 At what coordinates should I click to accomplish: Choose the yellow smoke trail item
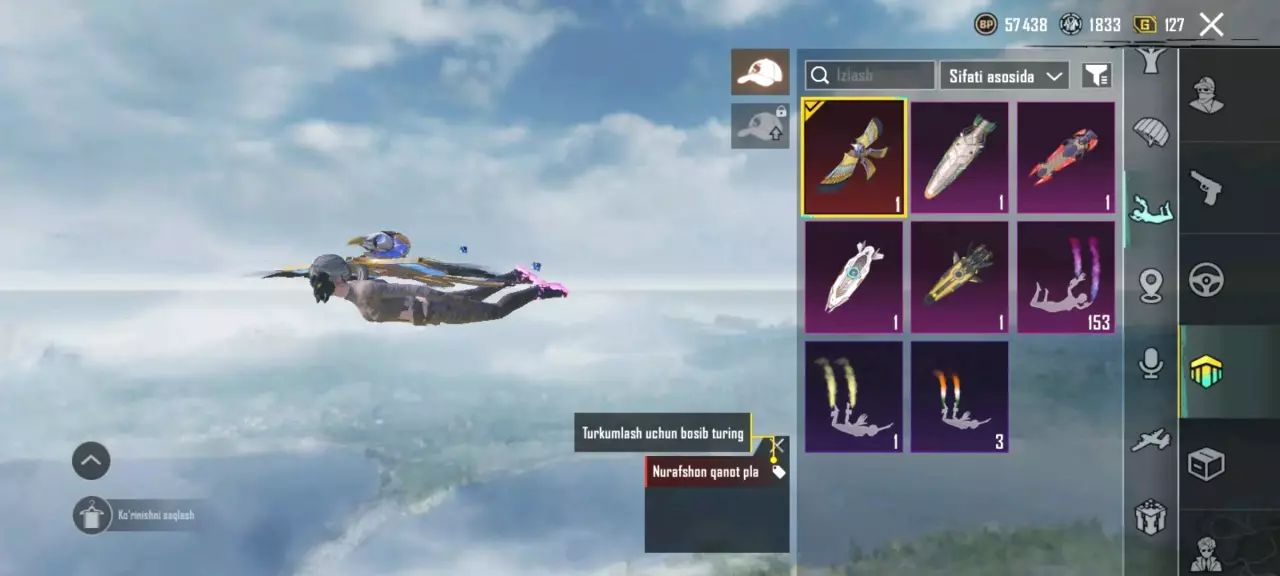tap(854, 396)
